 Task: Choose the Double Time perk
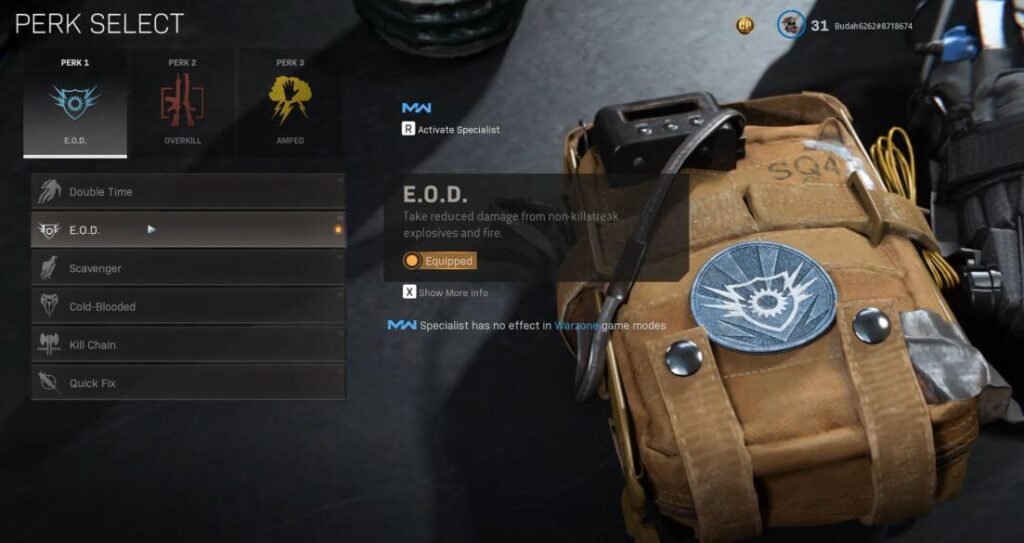pos(188,191)
